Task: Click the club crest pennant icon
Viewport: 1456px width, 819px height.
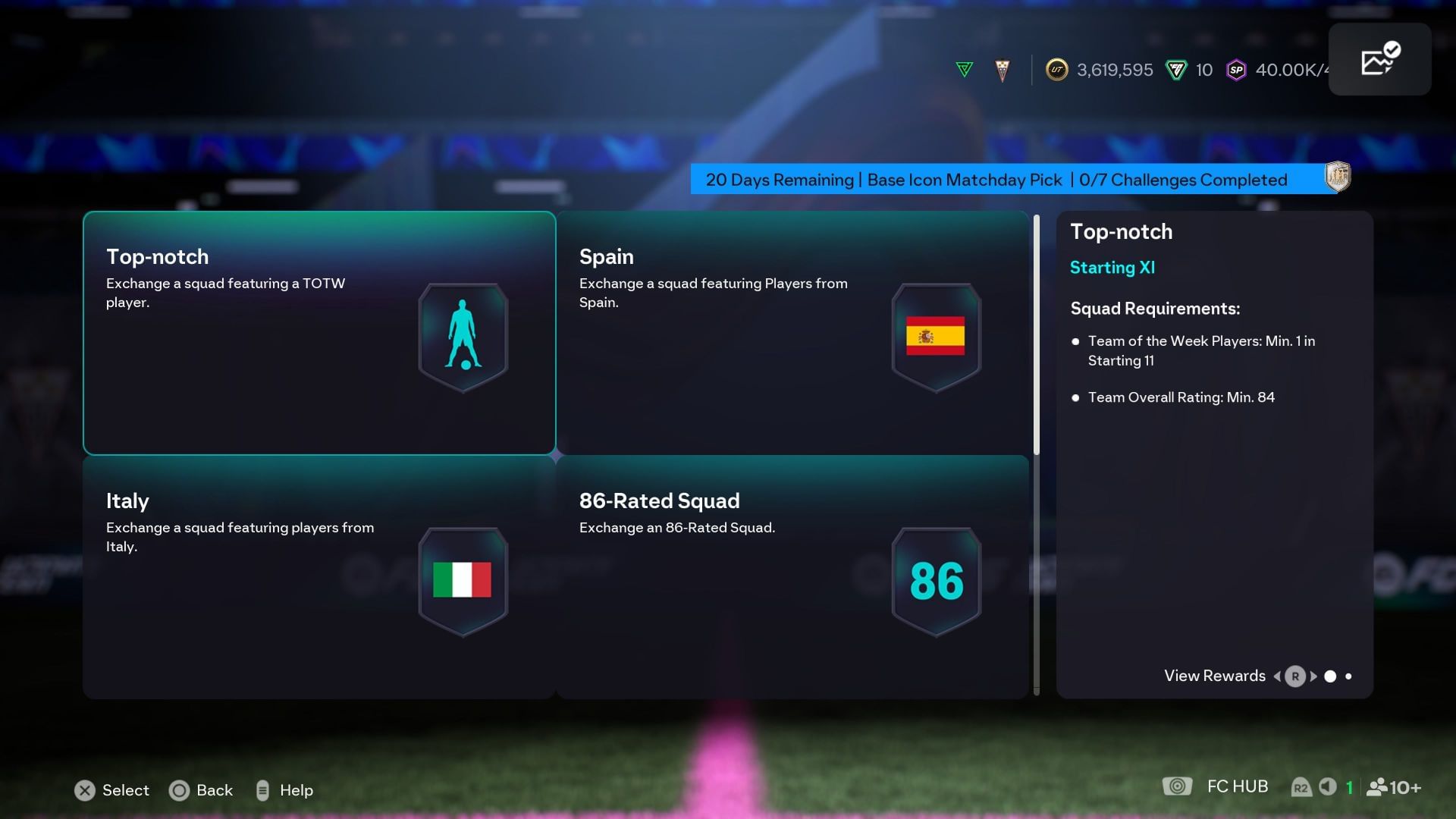Action: click(1001, 70)
